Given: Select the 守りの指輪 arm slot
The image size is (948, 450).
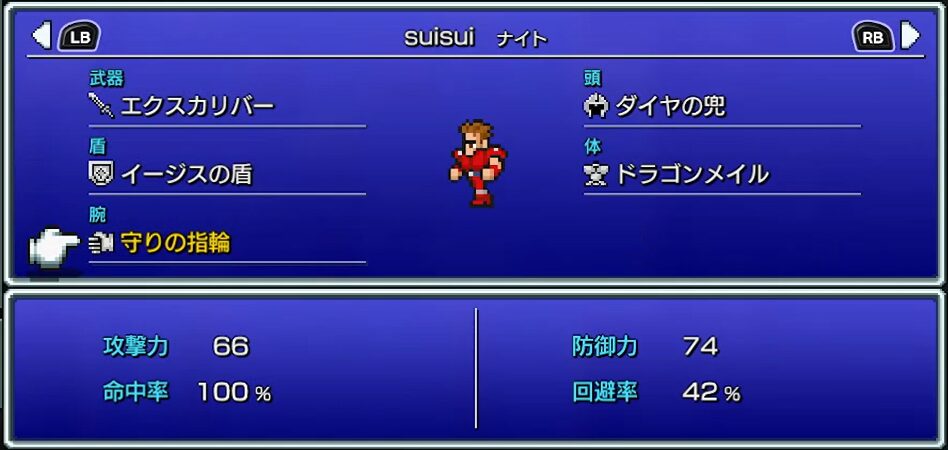Looking at the screenshot, I should click(x=175, y=242).
